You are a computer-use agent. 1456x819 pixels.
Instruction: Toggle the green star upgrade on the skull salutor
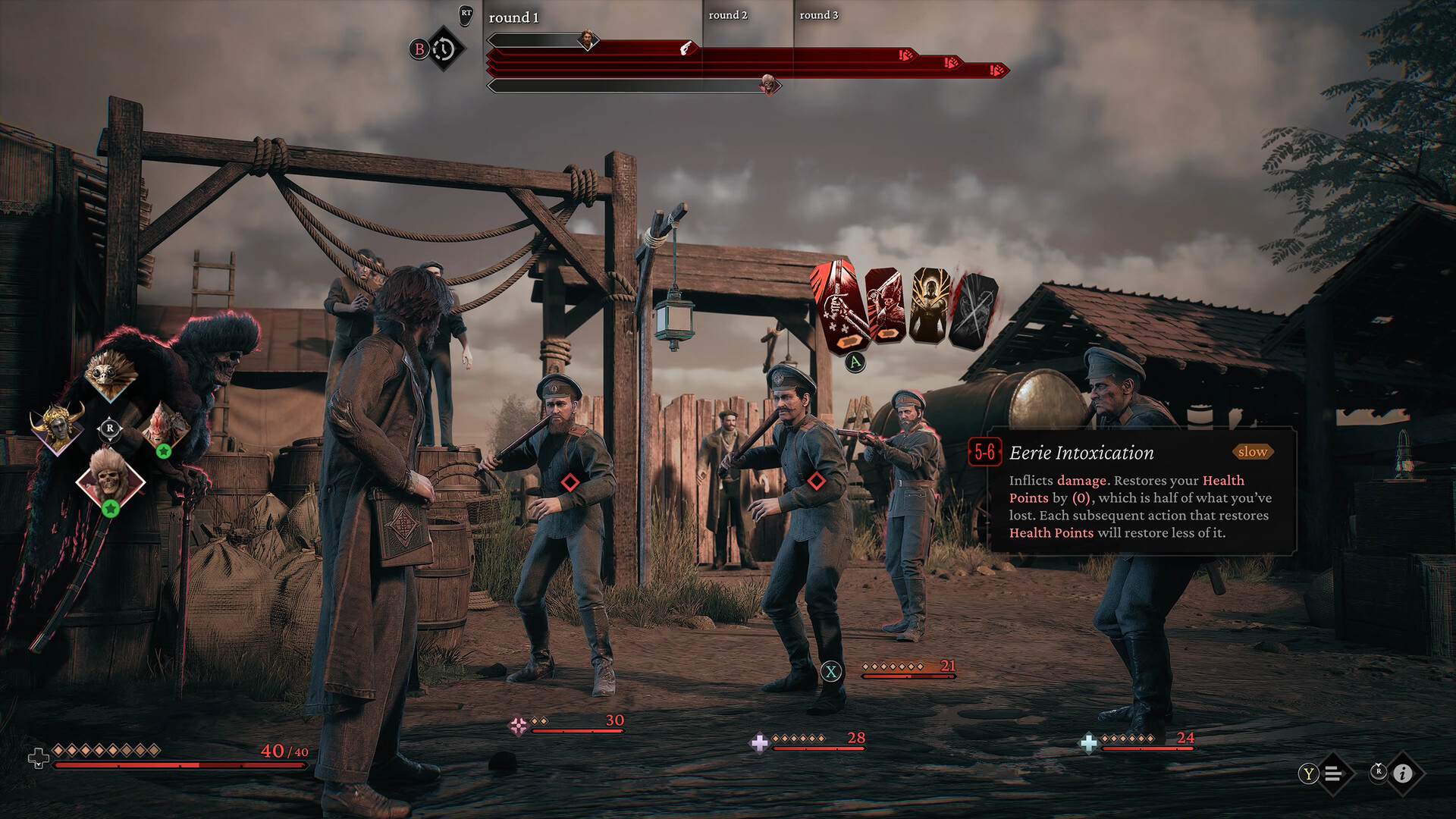point(111,507)
